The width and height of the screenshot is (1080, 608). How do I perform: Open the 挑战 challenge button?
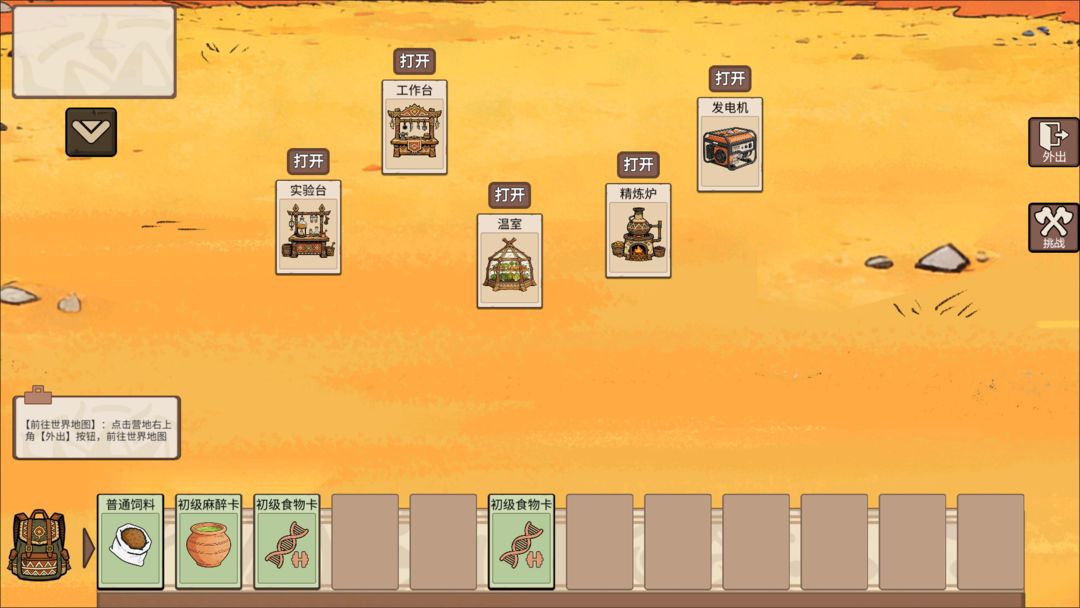pyautogui.click(x=1053, y=227)
